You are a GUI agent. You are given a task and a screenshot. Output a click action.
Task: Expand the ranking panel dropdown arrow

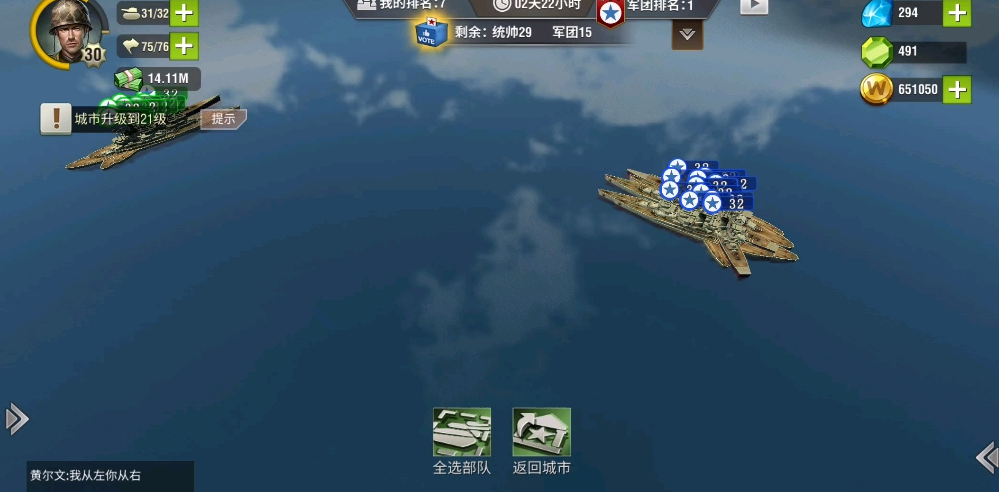(x=687, y=34)
